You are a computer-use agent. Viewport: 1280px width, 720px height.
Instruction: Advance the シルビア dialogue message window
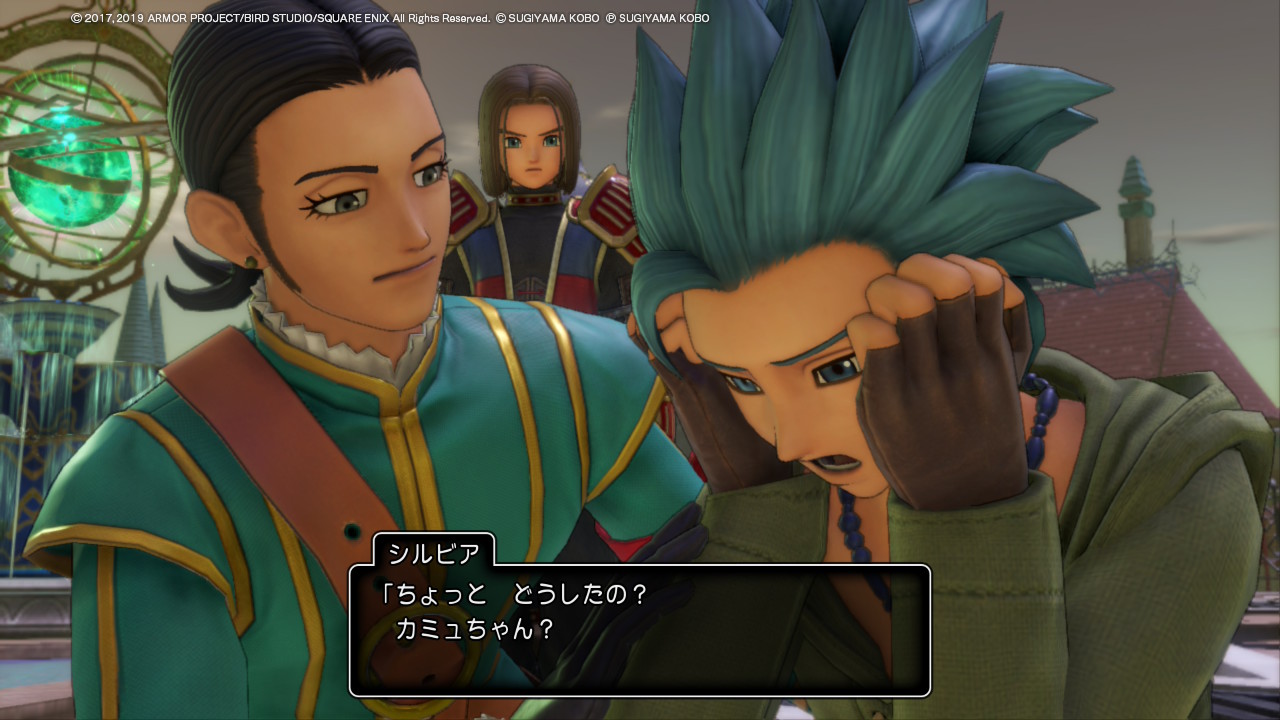click(x=639, y=630)
